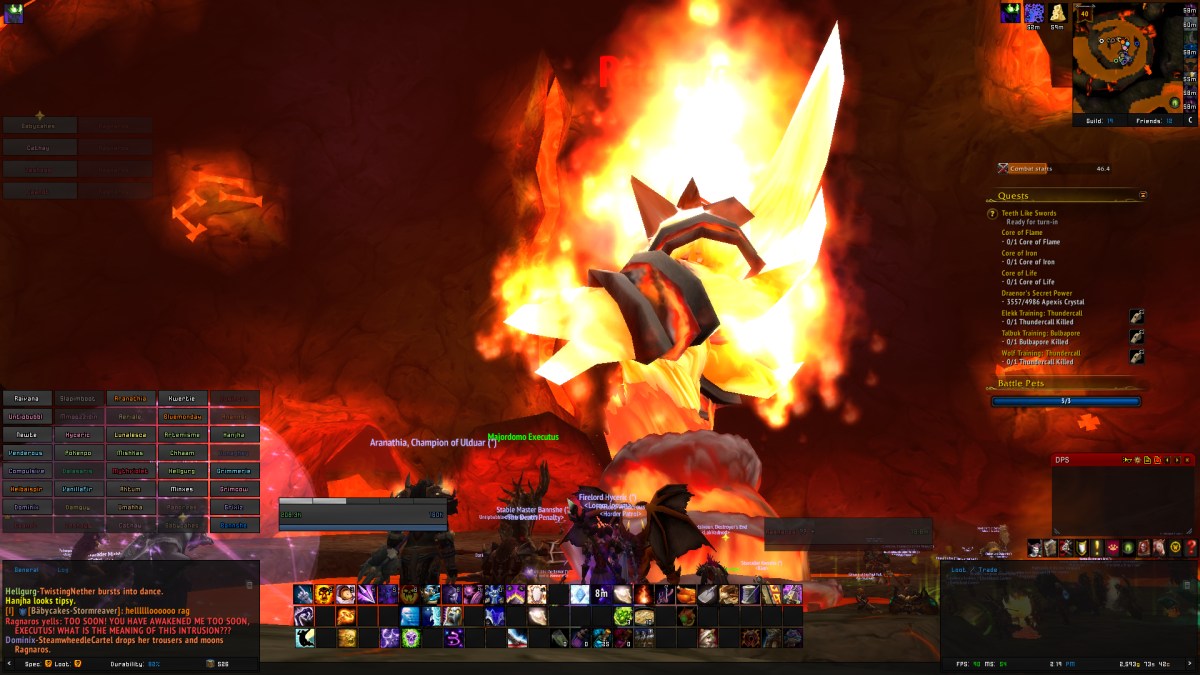Image resolution: width=1200 pixels, height=675 pixels.
Task: Select Raivana's raid frame
Action: [x=27, y=398]
